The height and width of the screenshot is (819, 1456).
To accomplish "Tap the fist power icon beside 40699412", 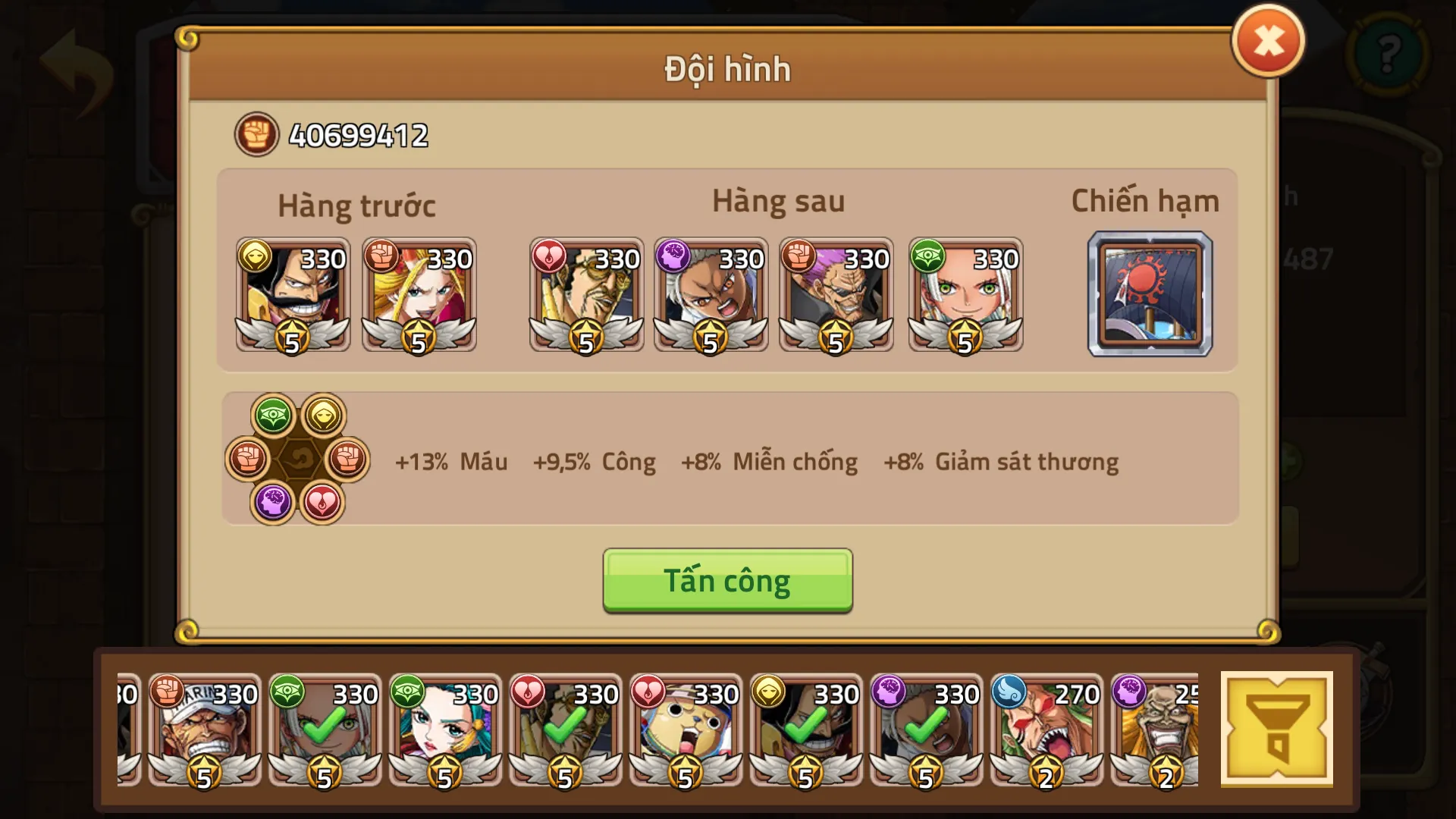I will (x=256, y=135).
